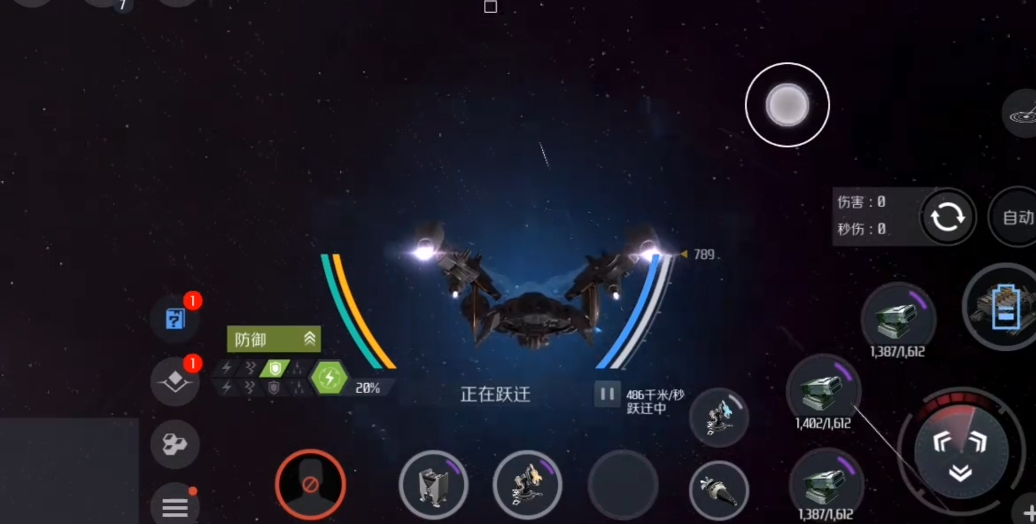1036x524 pixels.
Task: Open the question-mark help guide icon
Action: [x=175, y=320]
